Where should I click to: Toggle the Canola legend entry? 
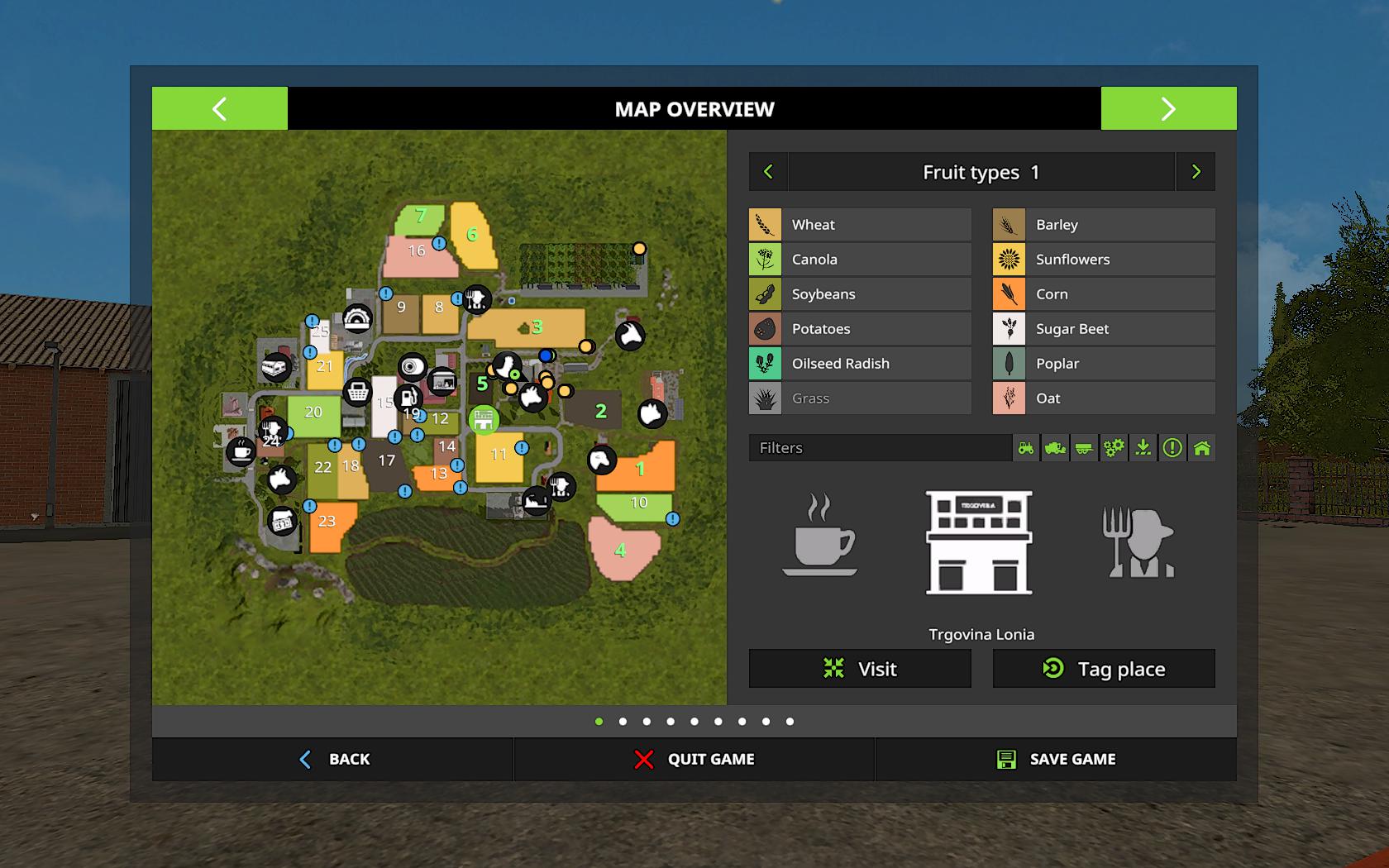point(860,260)
